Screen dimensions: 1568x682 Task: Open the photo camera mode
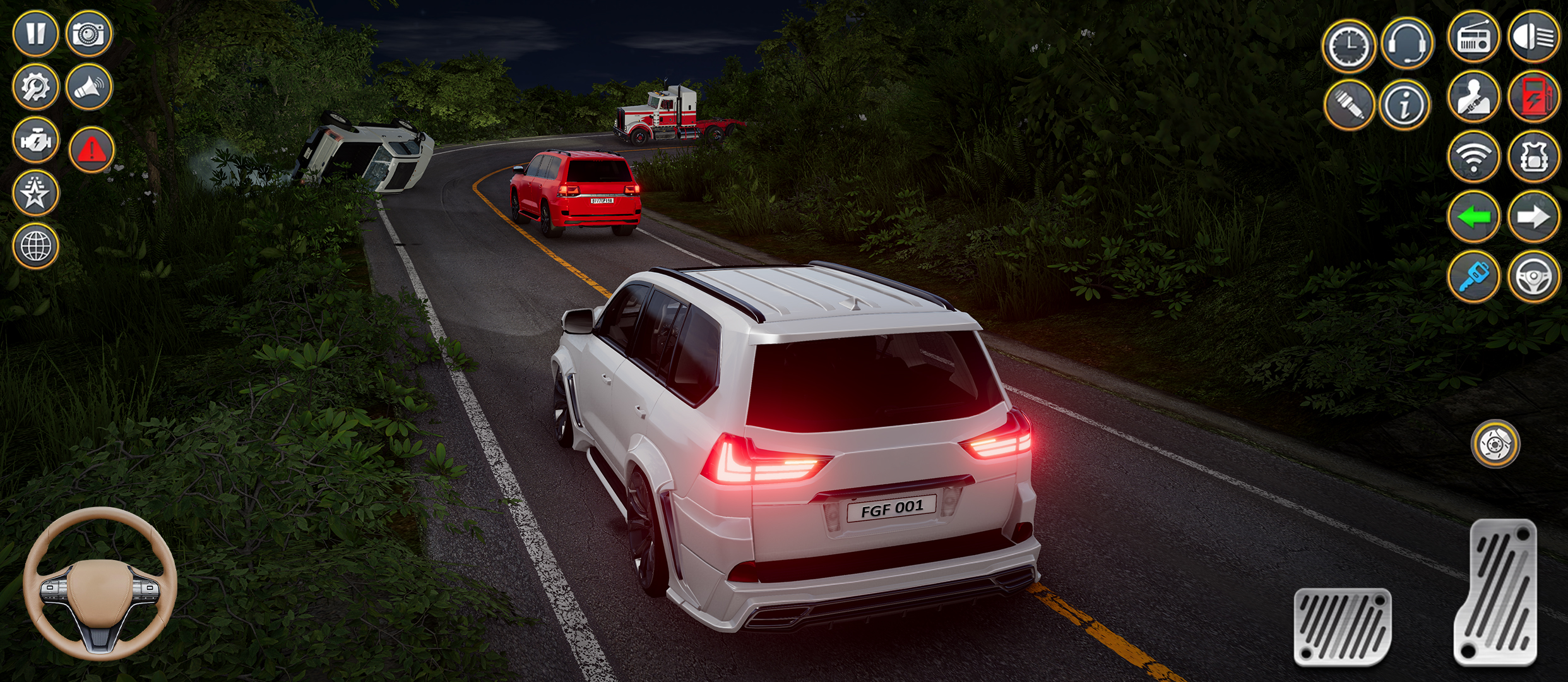click(x=88, y=35)
